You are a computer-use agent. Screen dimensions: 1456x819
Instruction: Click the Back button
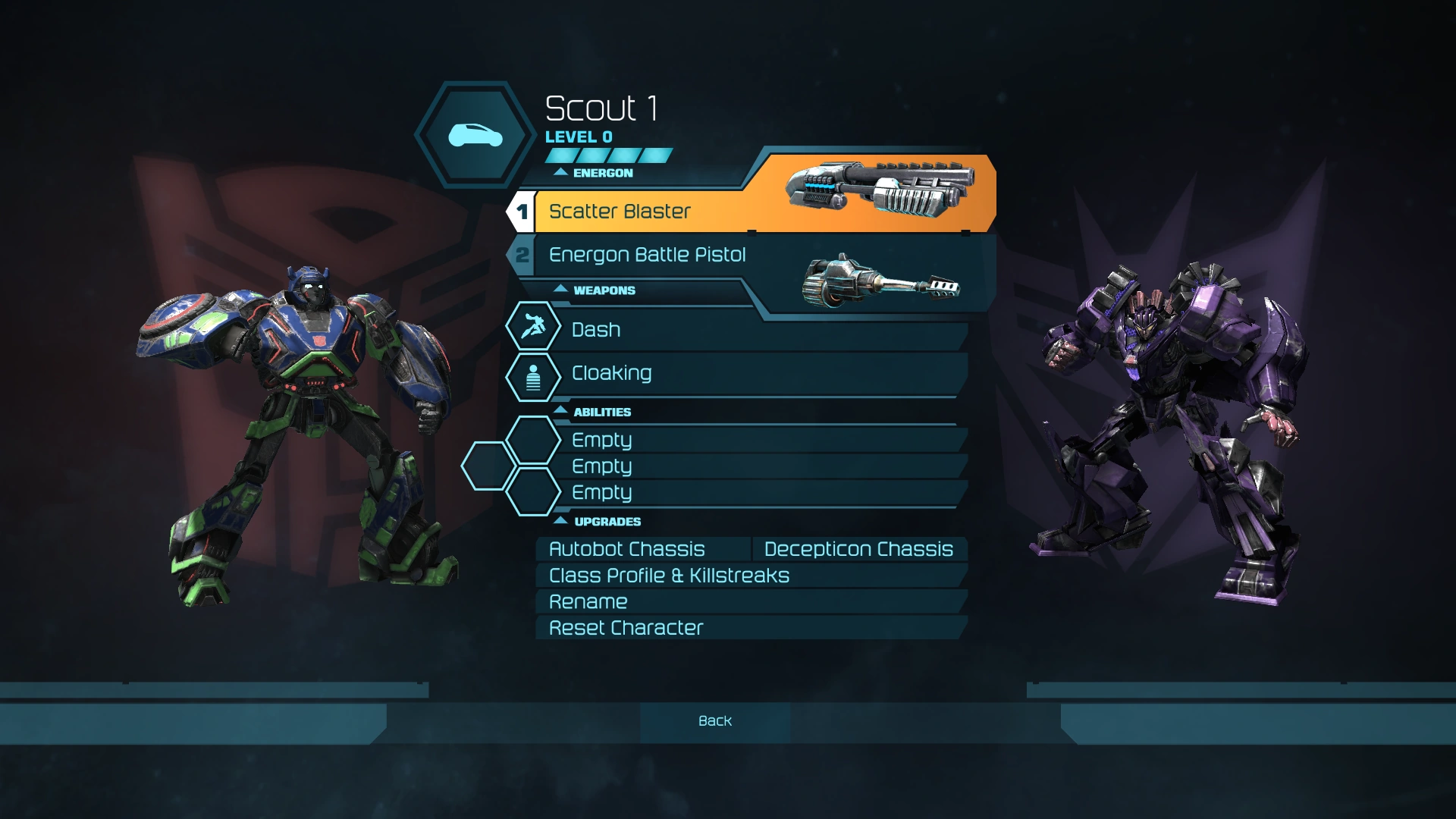[x=714, y=721]
